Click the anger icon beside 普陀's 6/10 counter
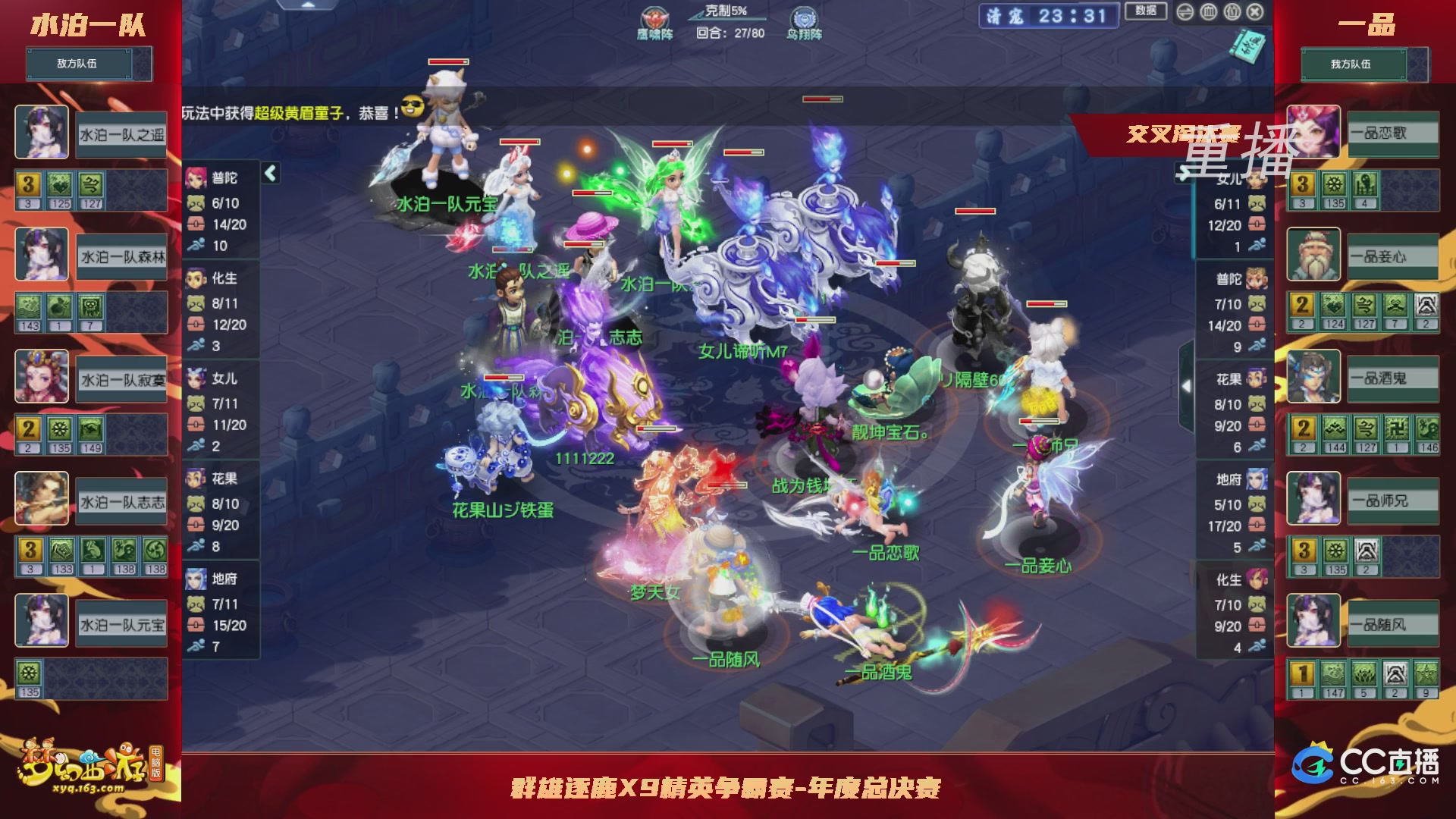1456x819 pixels. [196, 202]
